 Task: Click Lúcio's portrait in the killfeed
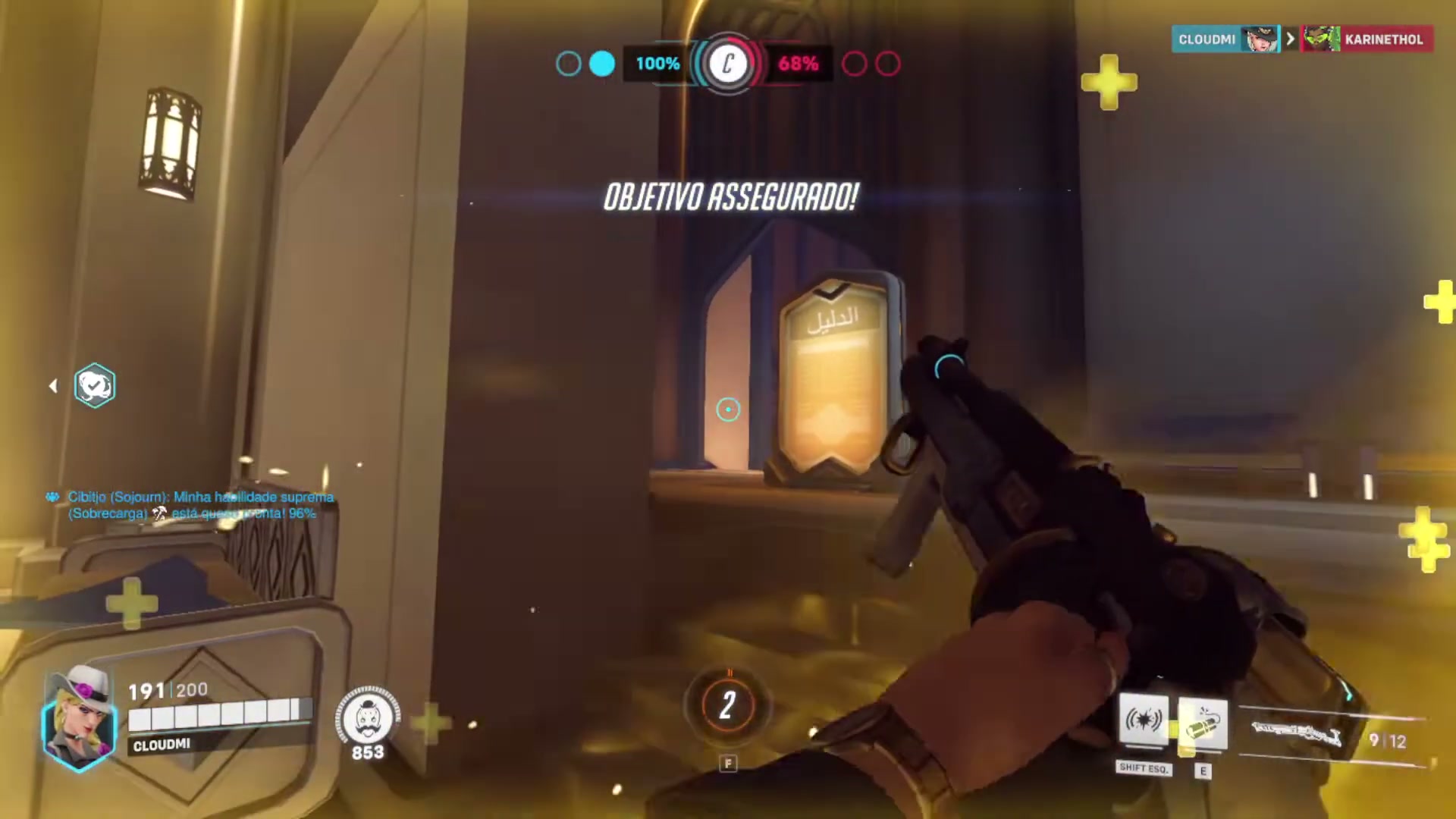1321,39
